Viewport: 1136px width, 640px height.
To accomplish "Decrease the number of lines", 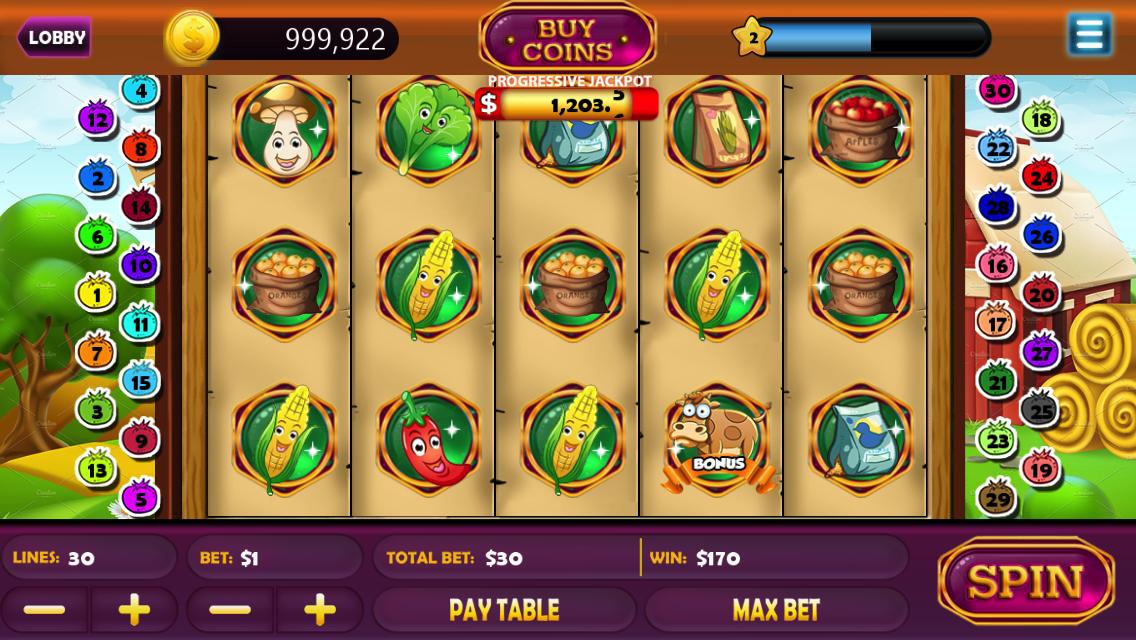I will 44,609.
